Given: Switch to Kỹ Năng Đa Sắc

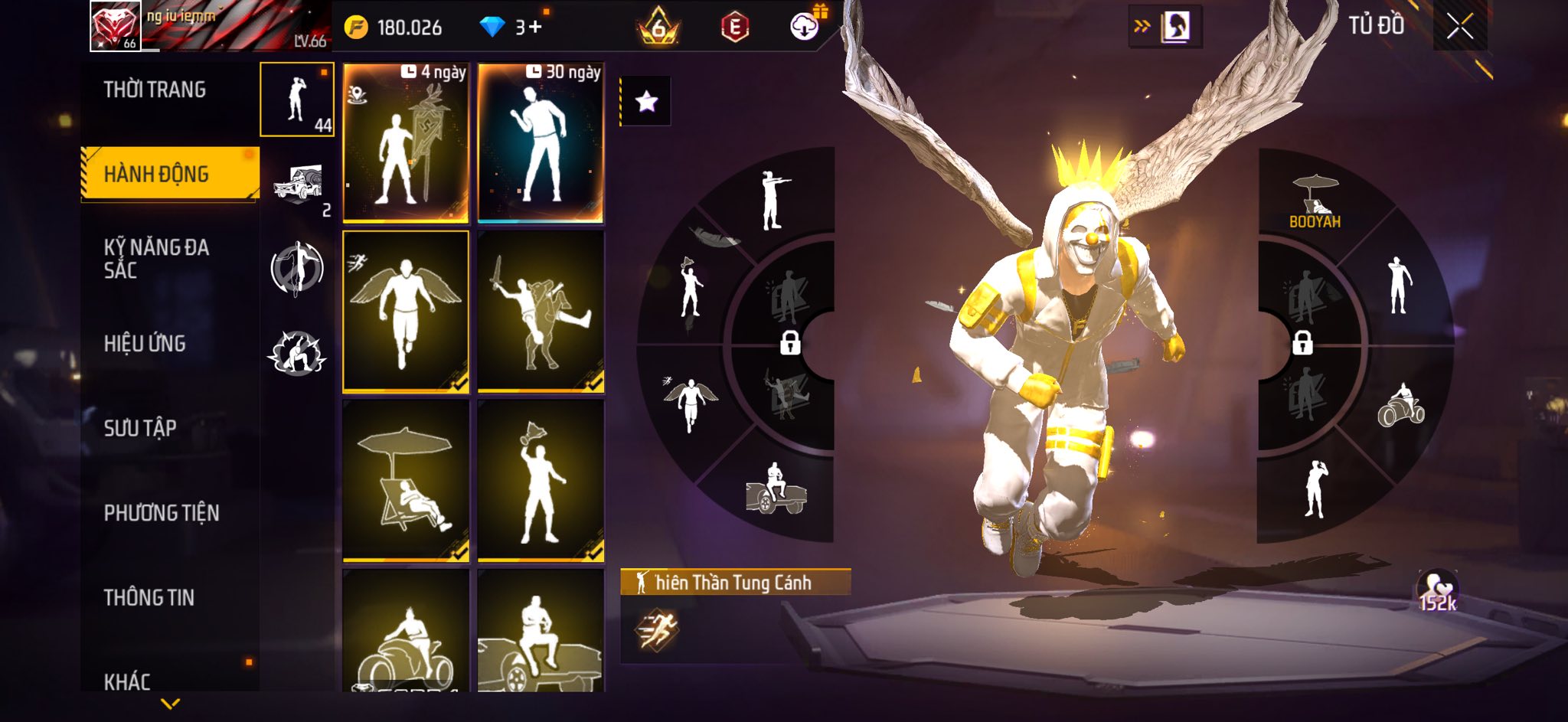Looking at the screenshot, I should click(156, 259).
